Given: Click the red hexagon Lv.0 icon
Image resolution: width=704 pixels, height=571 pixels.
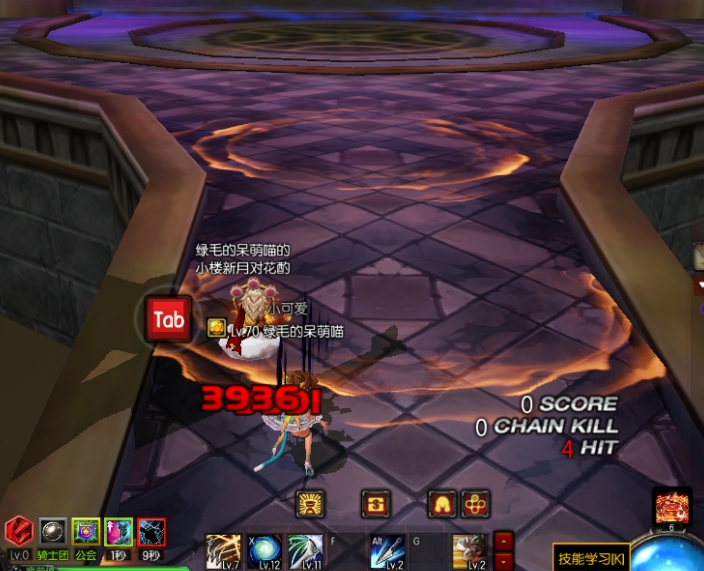Looking at the screenshot, I should (19, 530).
